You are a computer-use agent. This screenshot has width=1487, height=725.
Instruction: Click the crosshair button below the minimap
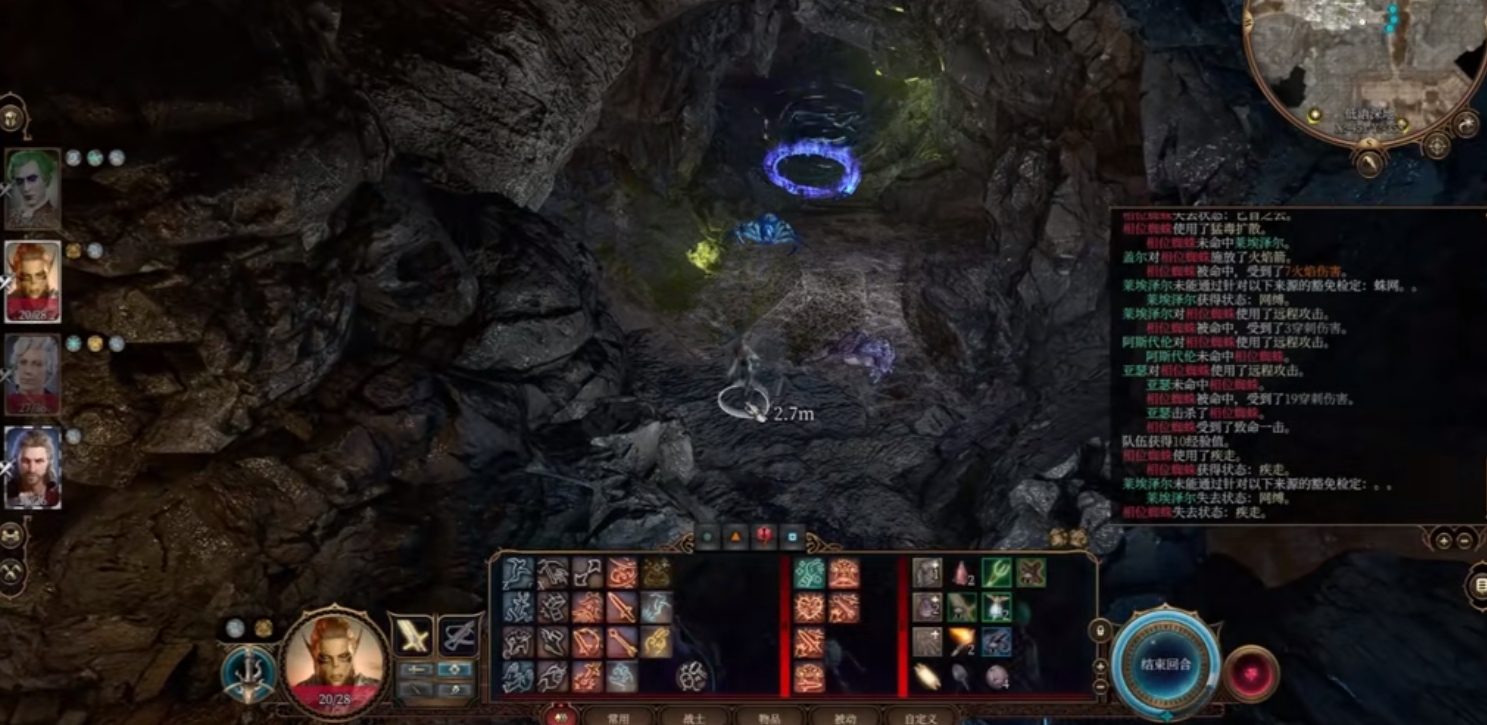tap(1437, 146)
